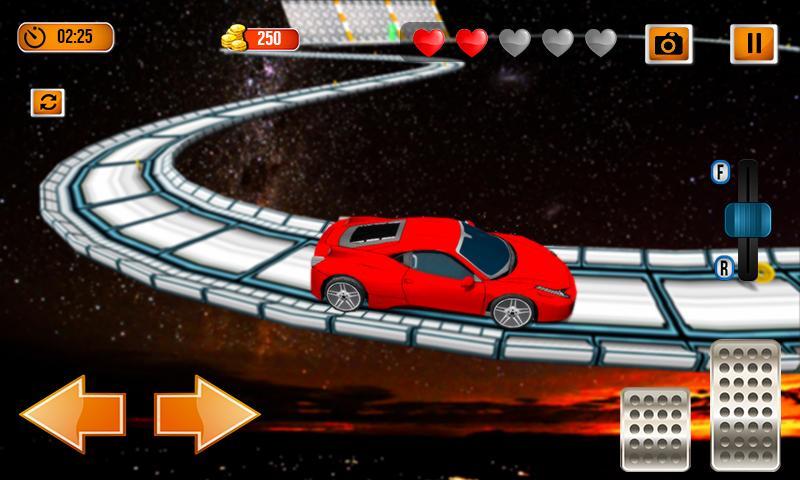The image size is (800, 480).
Task: Step on the tall gas pedal
Action: (745, 404)
